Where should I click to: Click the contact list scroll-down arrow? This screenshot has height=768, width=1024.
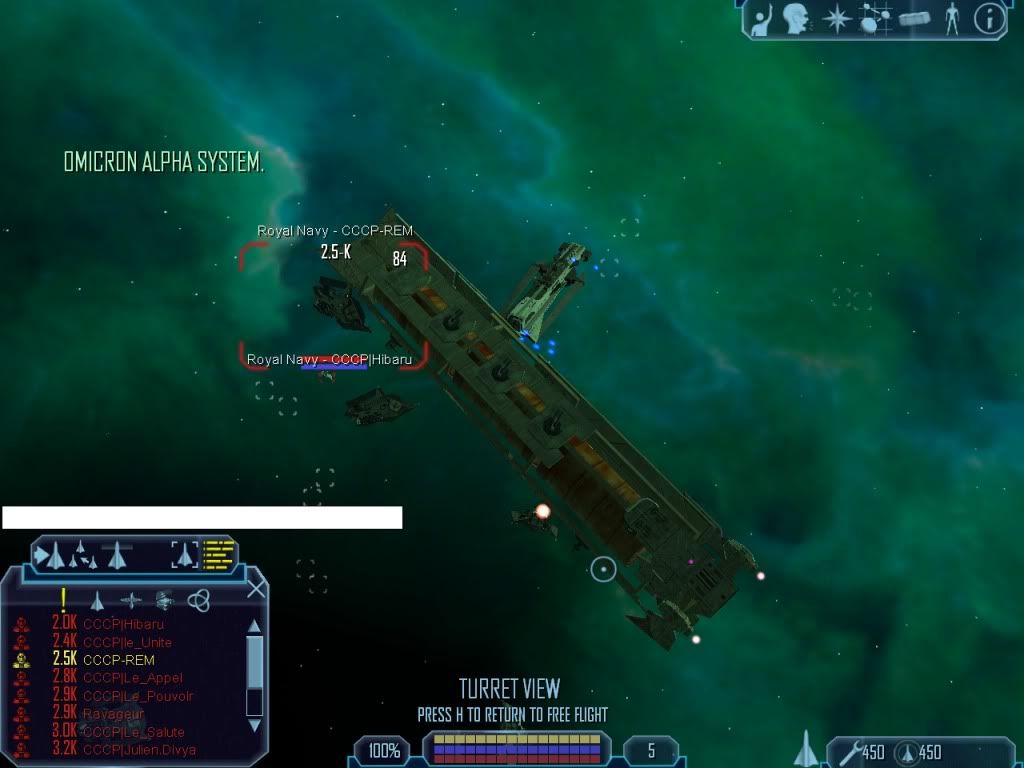pyautogui.click(x=254, y=724)
